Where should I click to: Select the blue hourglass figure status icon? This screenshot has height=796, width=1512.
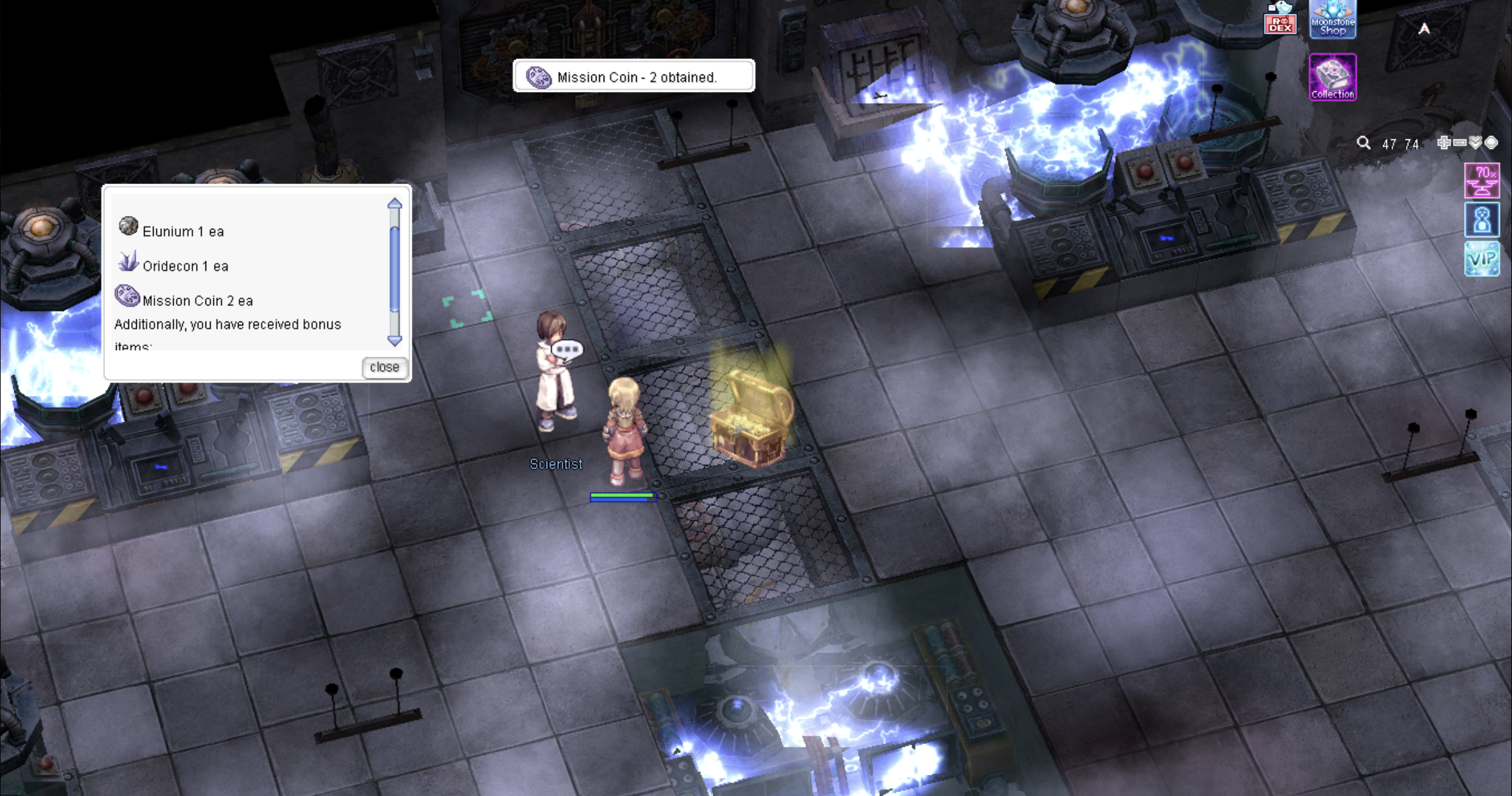(x=1482, y=220)
